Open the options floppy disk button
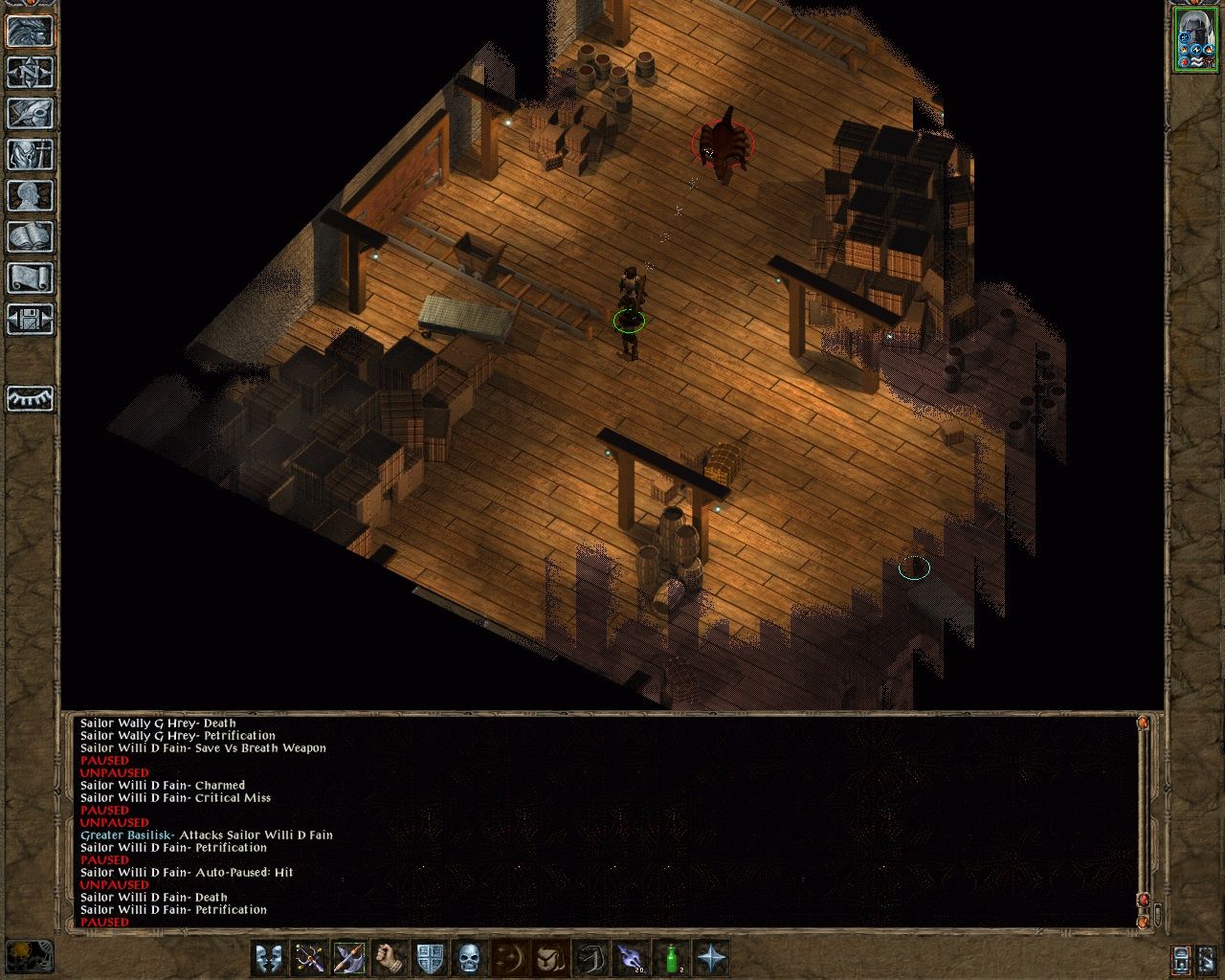Screen dimensions: 1225x980 (x=30, y=319)
